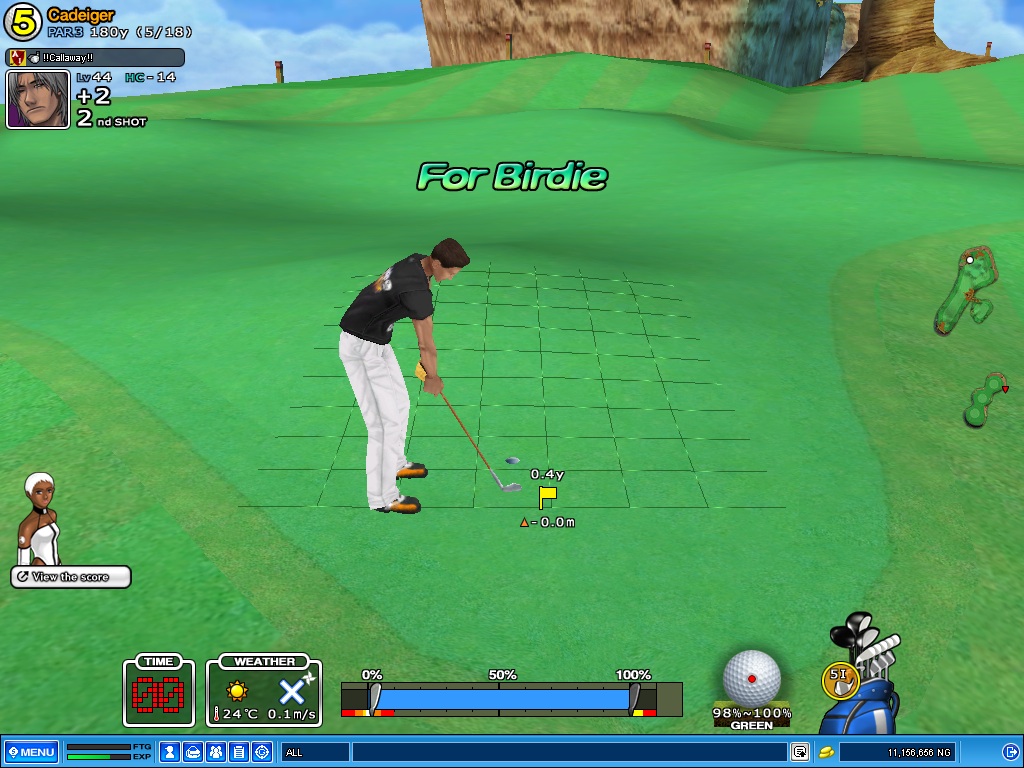Click the exit arrow button
Viewport: 1024px width, 768px height.
tap(1009, 752)
